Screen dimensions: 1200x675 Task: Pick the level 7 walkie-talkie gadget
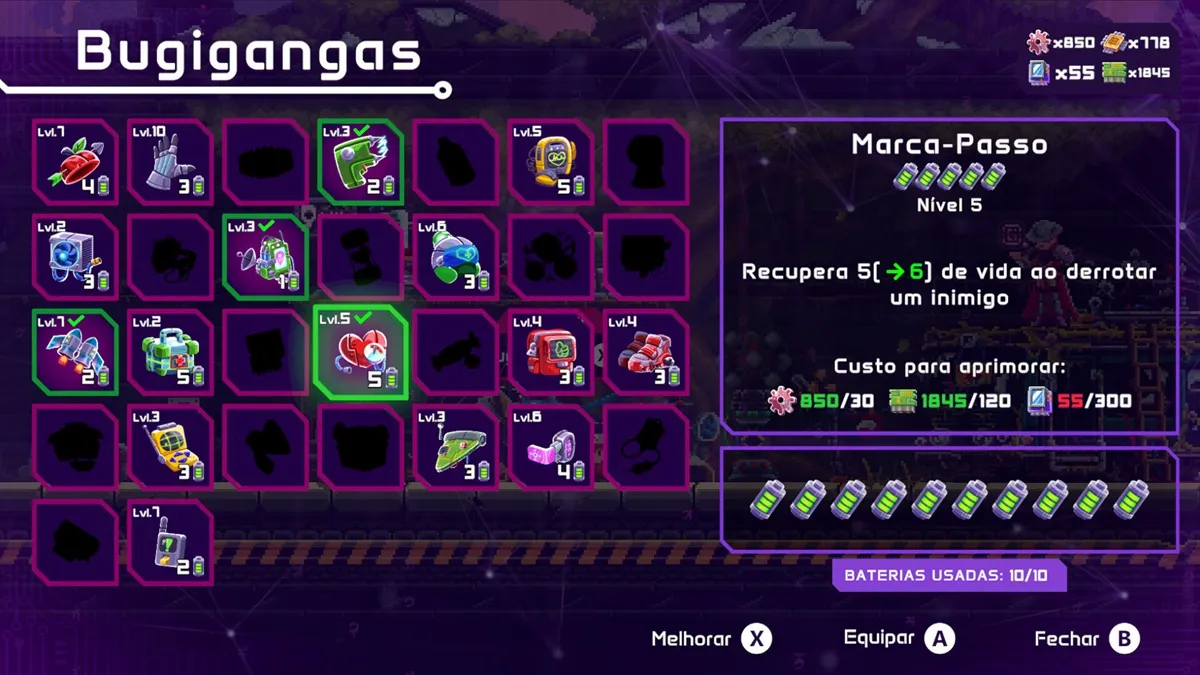coord(170,542)
